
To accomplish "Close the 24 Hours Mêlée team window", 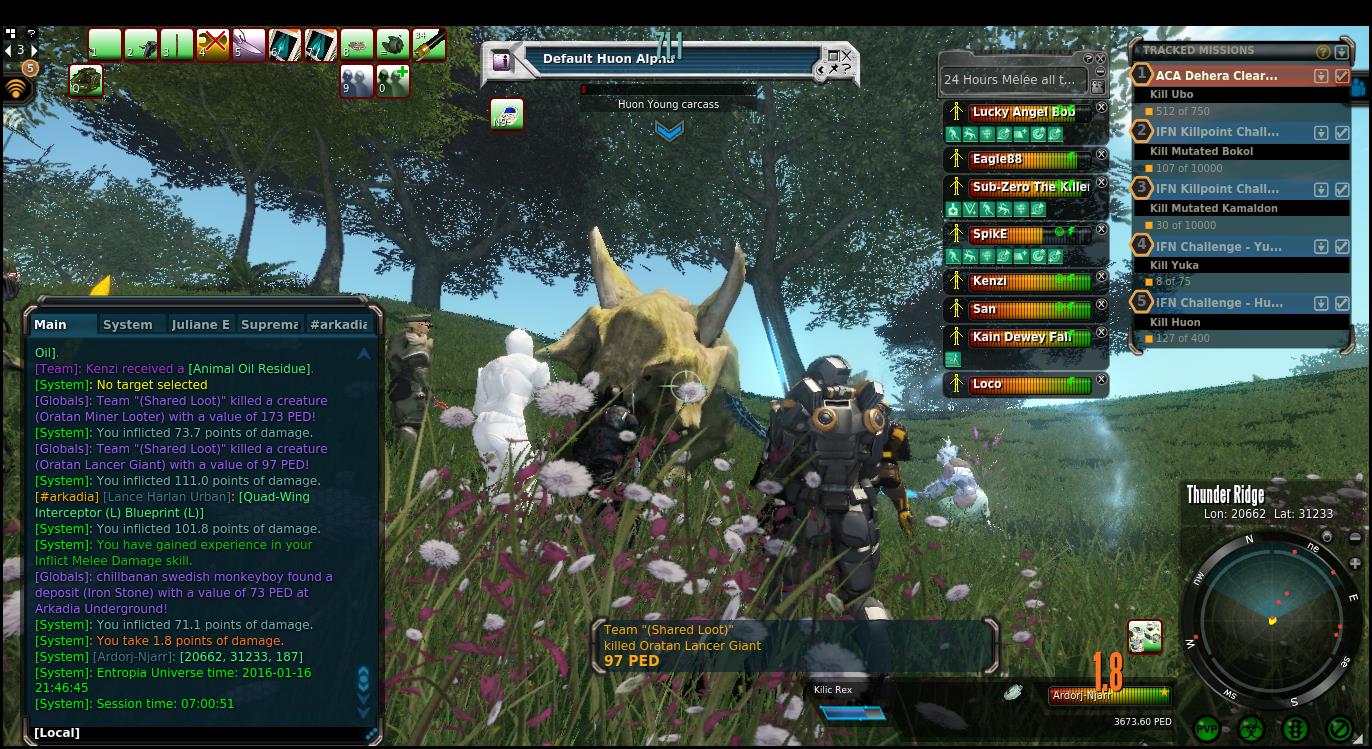I will [1101, 59].
